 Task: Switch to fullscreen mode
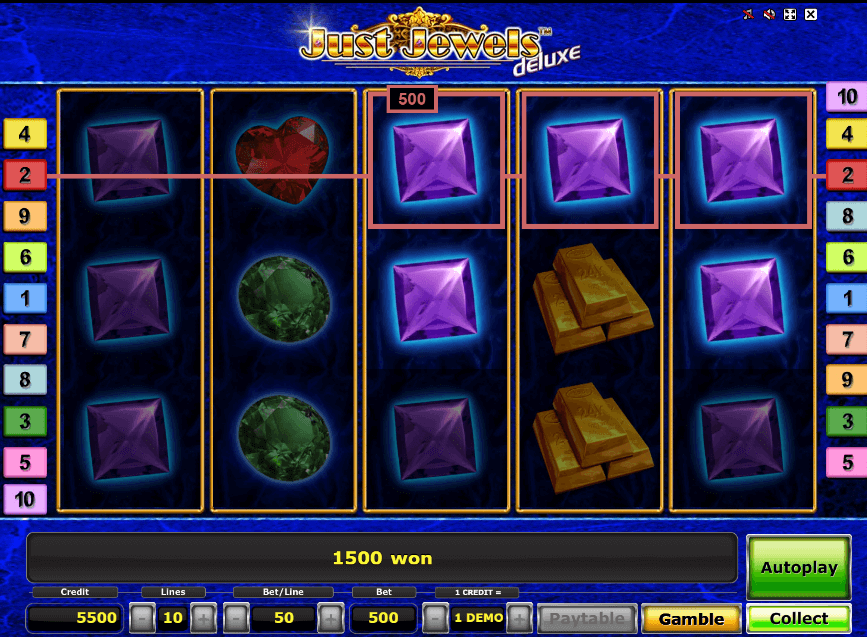(790, 15)
